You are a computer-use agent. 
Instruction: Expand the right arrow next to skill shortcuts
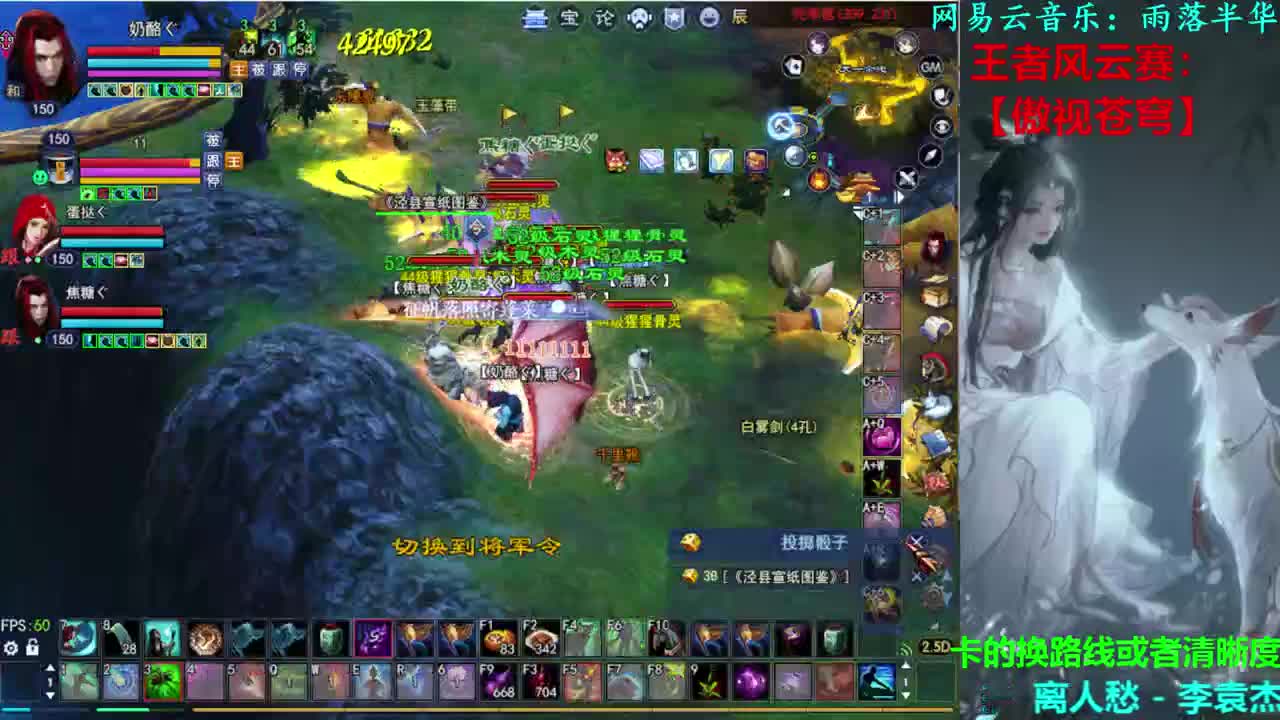click(x=900, y=196)
